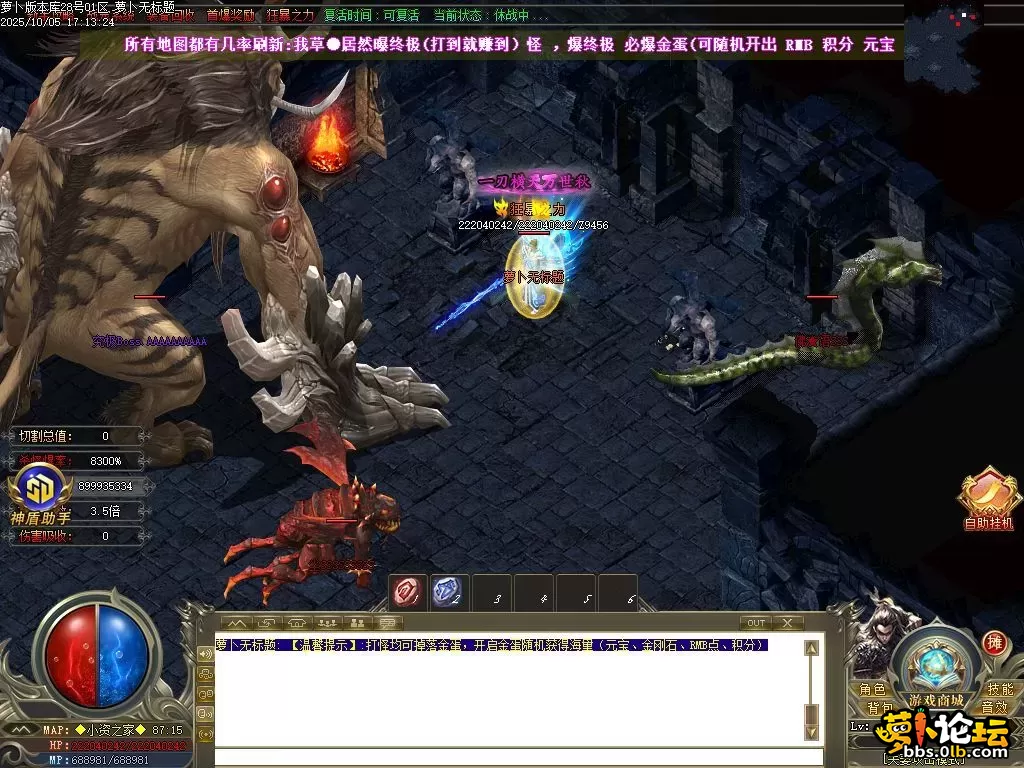This screenshot has height=768, width=1024.
Task: Use the red item in hotbar slot 1
Action: click(x=407, y=593)
